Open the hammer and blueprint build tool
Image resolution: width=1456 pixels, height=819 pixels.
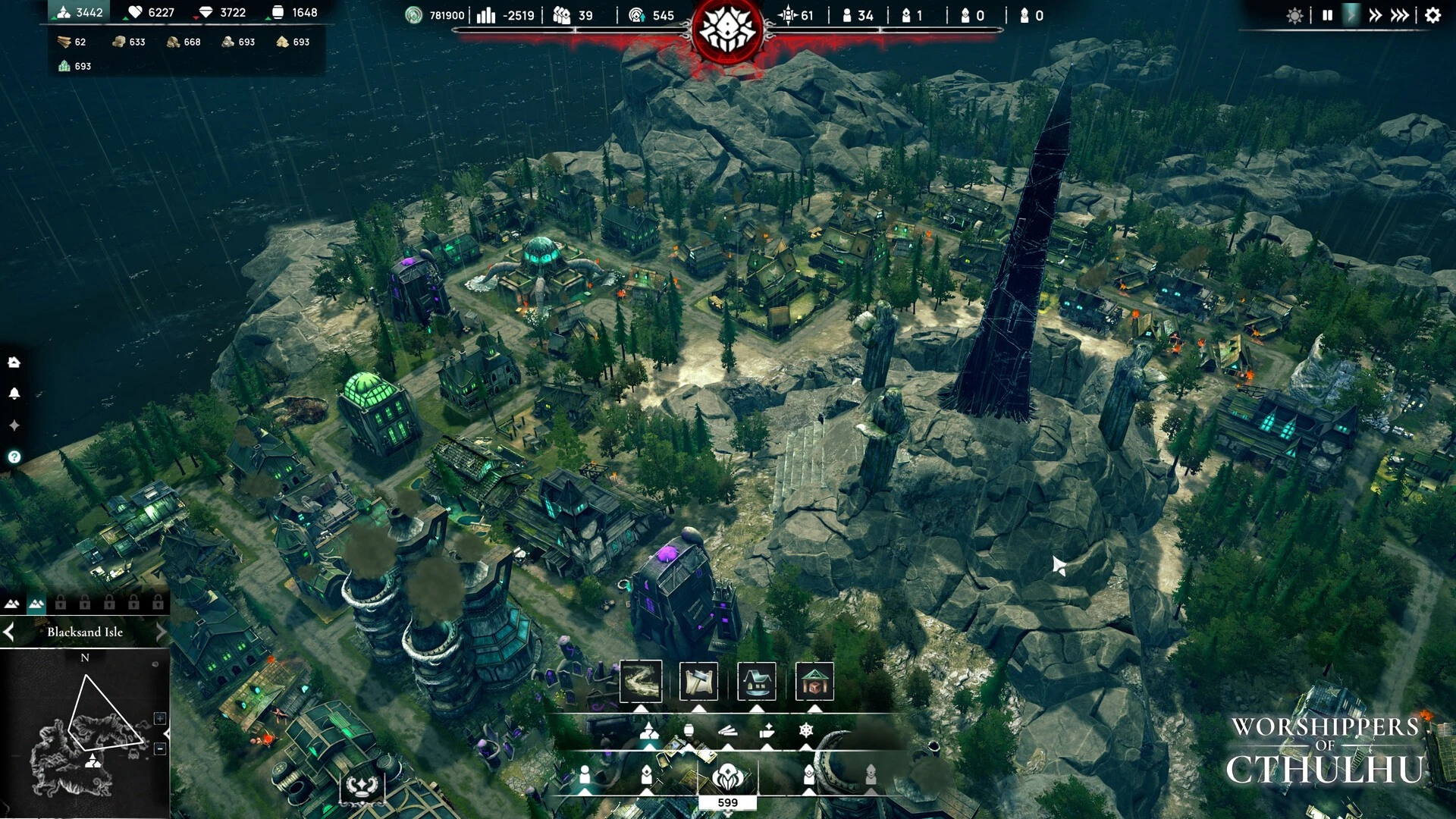click(x=698, y=681)
